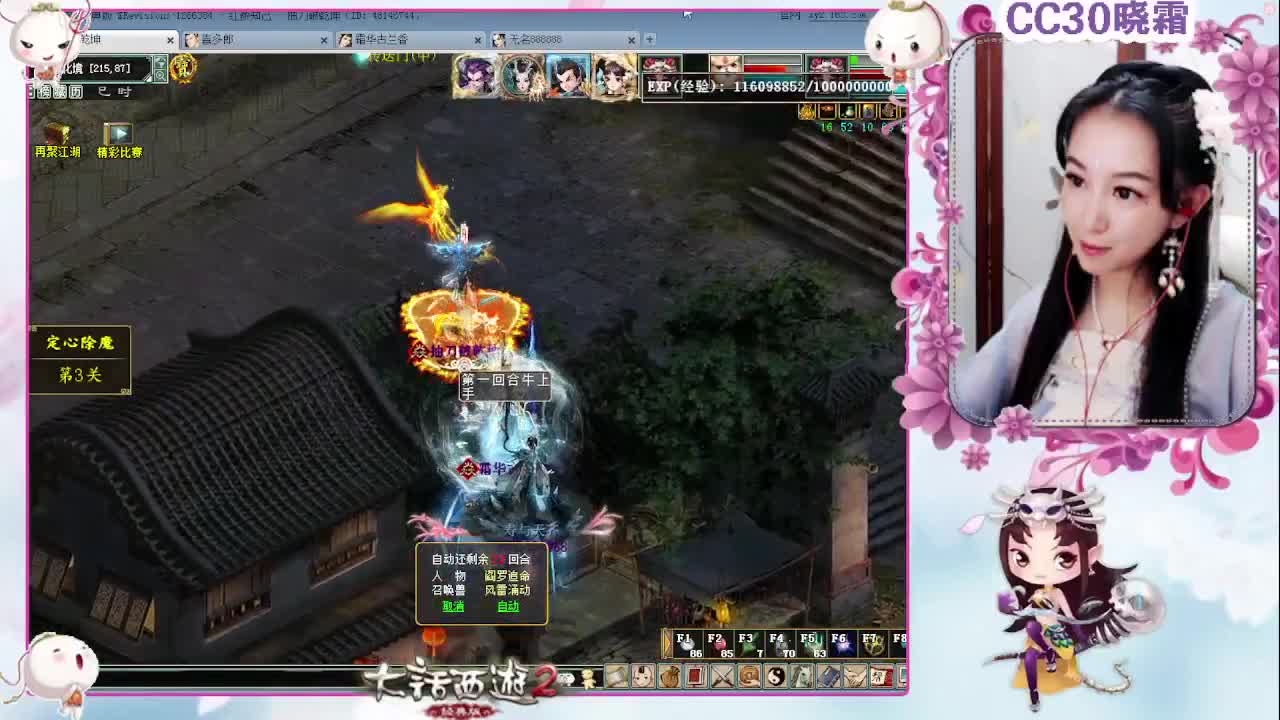1280x720 pixels.
Task: Open the bag/inventory sack icon
Action: click(669, 677)
